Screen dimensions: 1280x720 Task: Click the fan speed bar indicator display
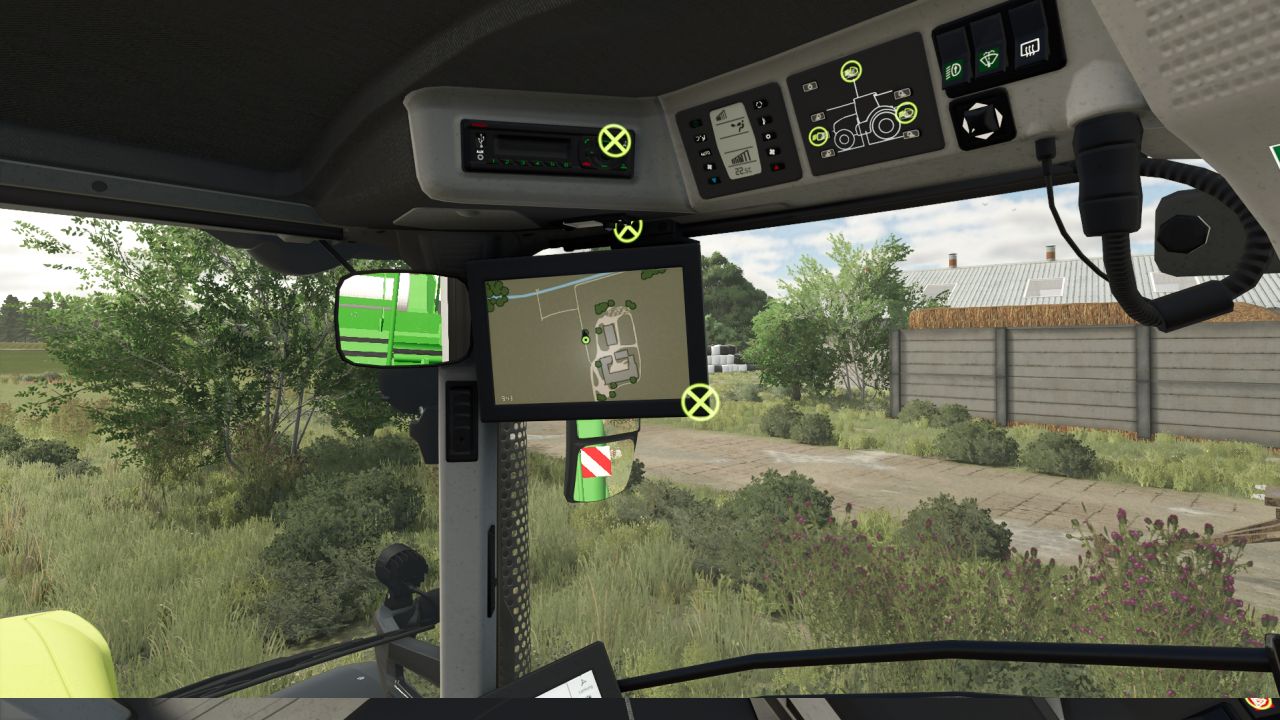pyautogui.click(x=740, y=157)
